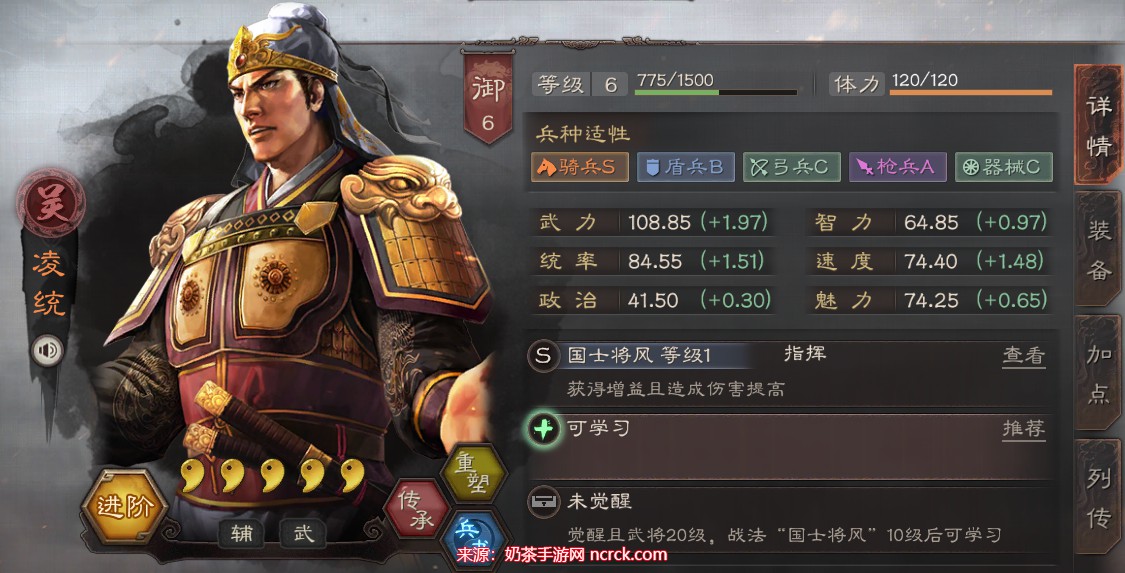
Task: Select the 枪兵A spearman aptitude tag
Action: 897,167
